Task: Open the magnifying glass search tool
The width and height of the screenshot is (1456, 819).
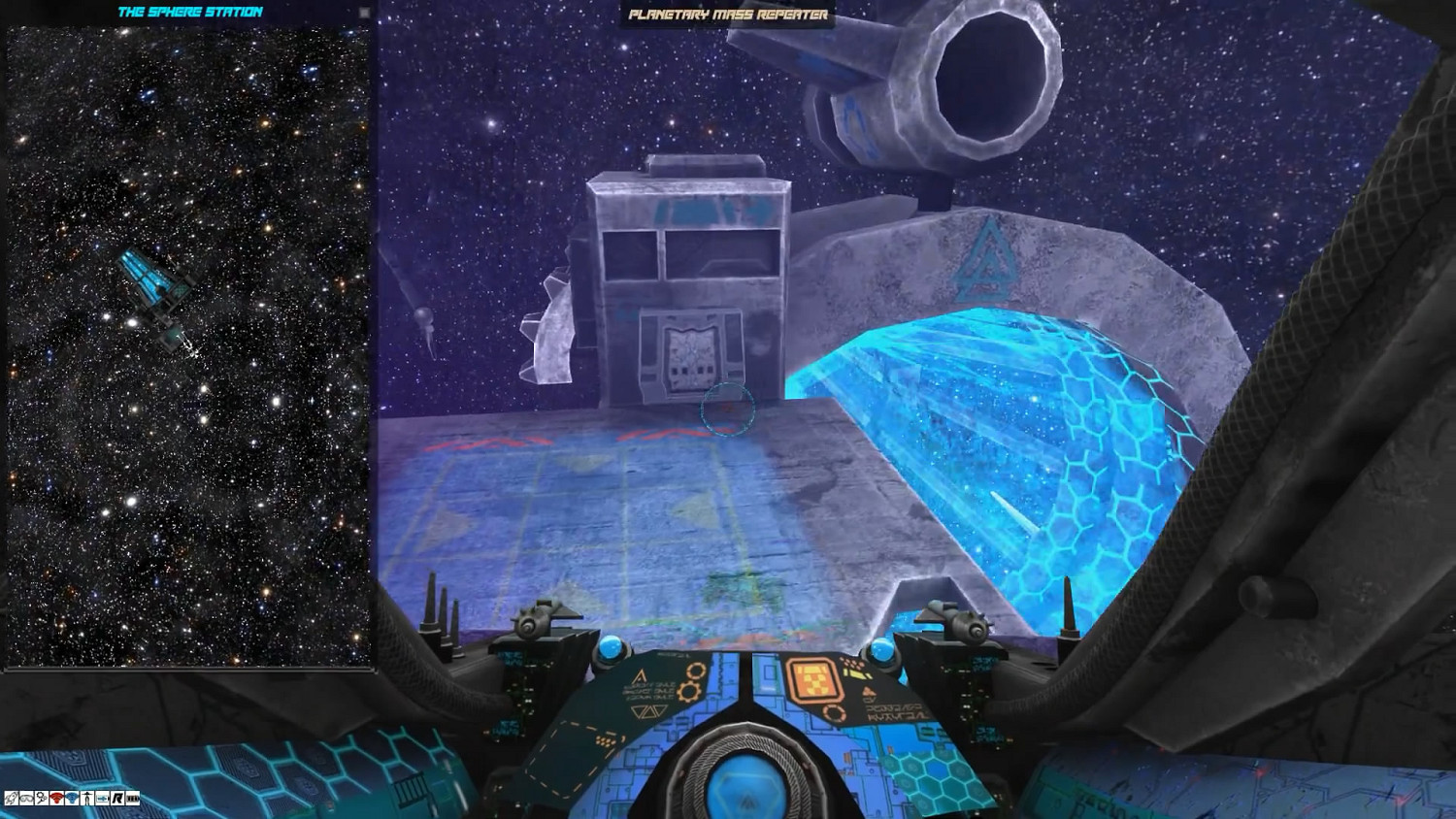Action: [x=41, y=800]
